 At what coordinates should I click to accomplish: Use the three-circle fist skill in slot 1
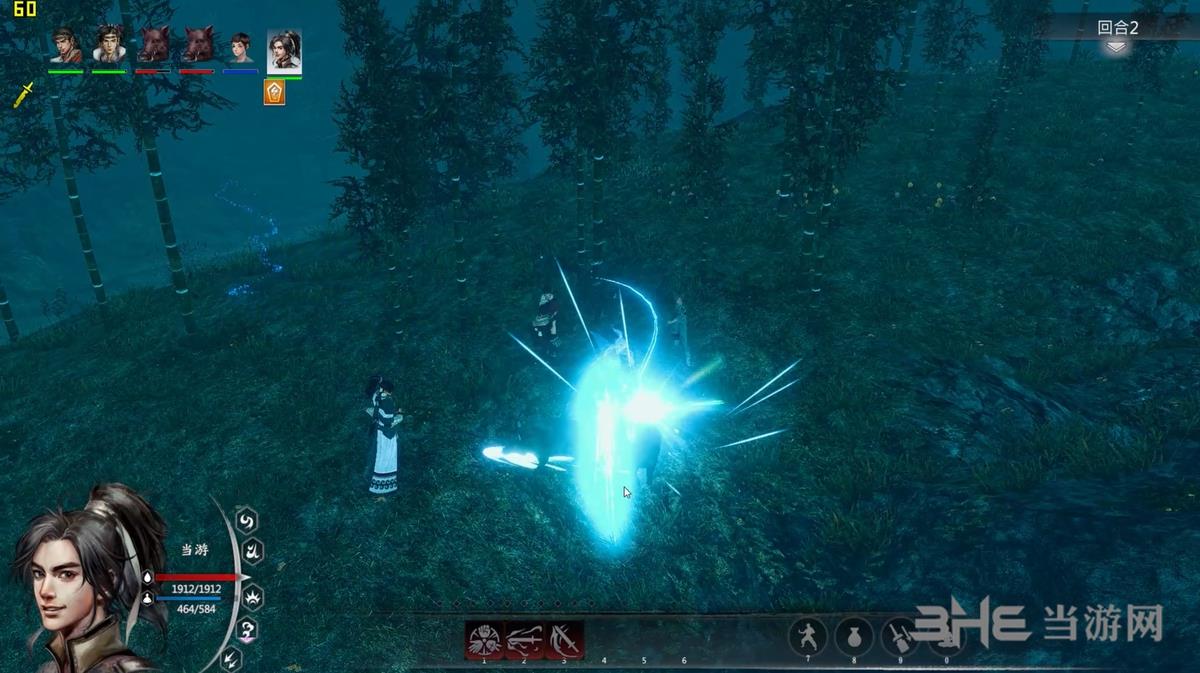(484, 638)
